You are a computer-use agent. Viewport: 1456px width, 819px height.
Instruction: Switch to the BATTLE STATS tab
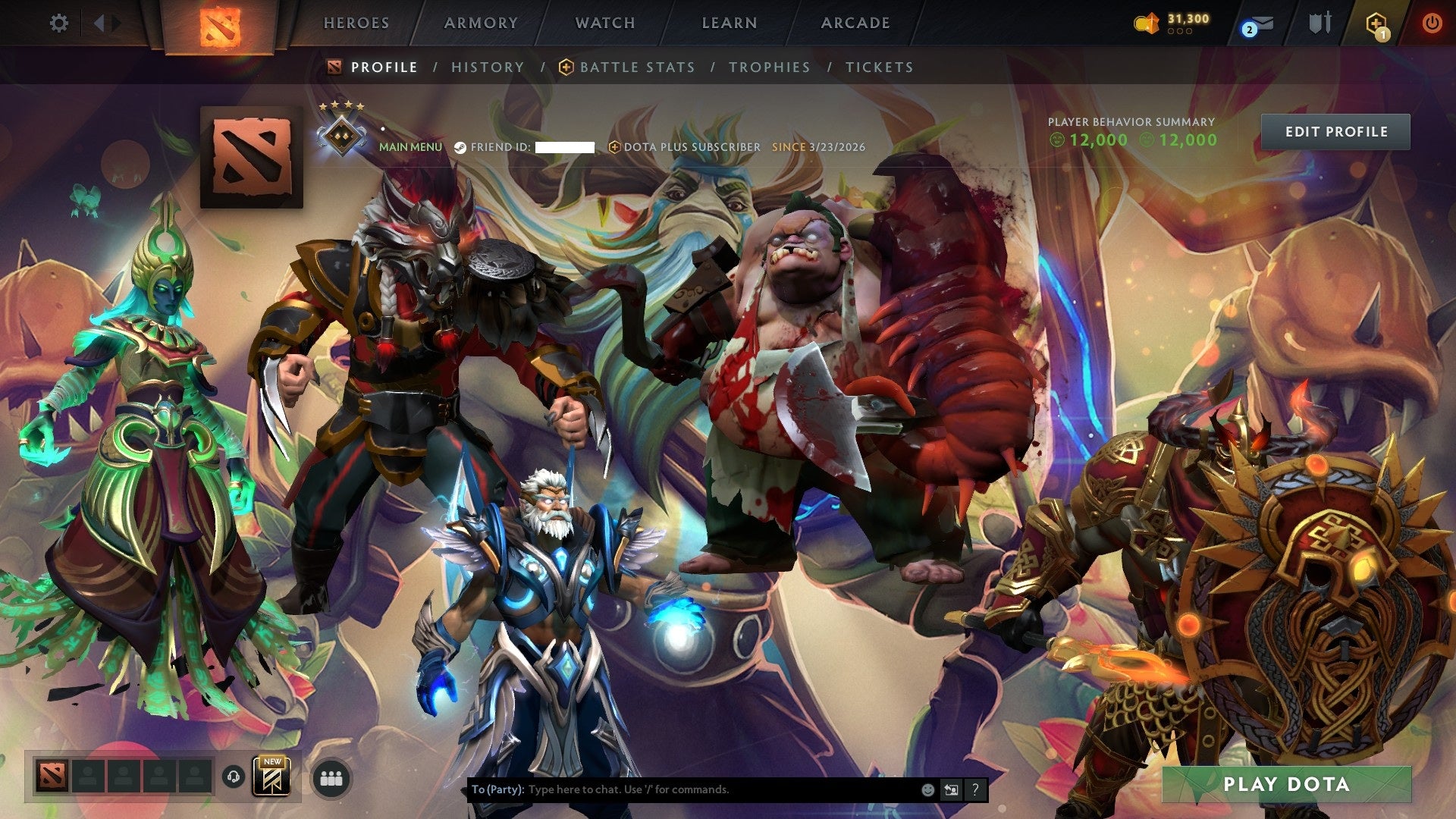(635, 67)
